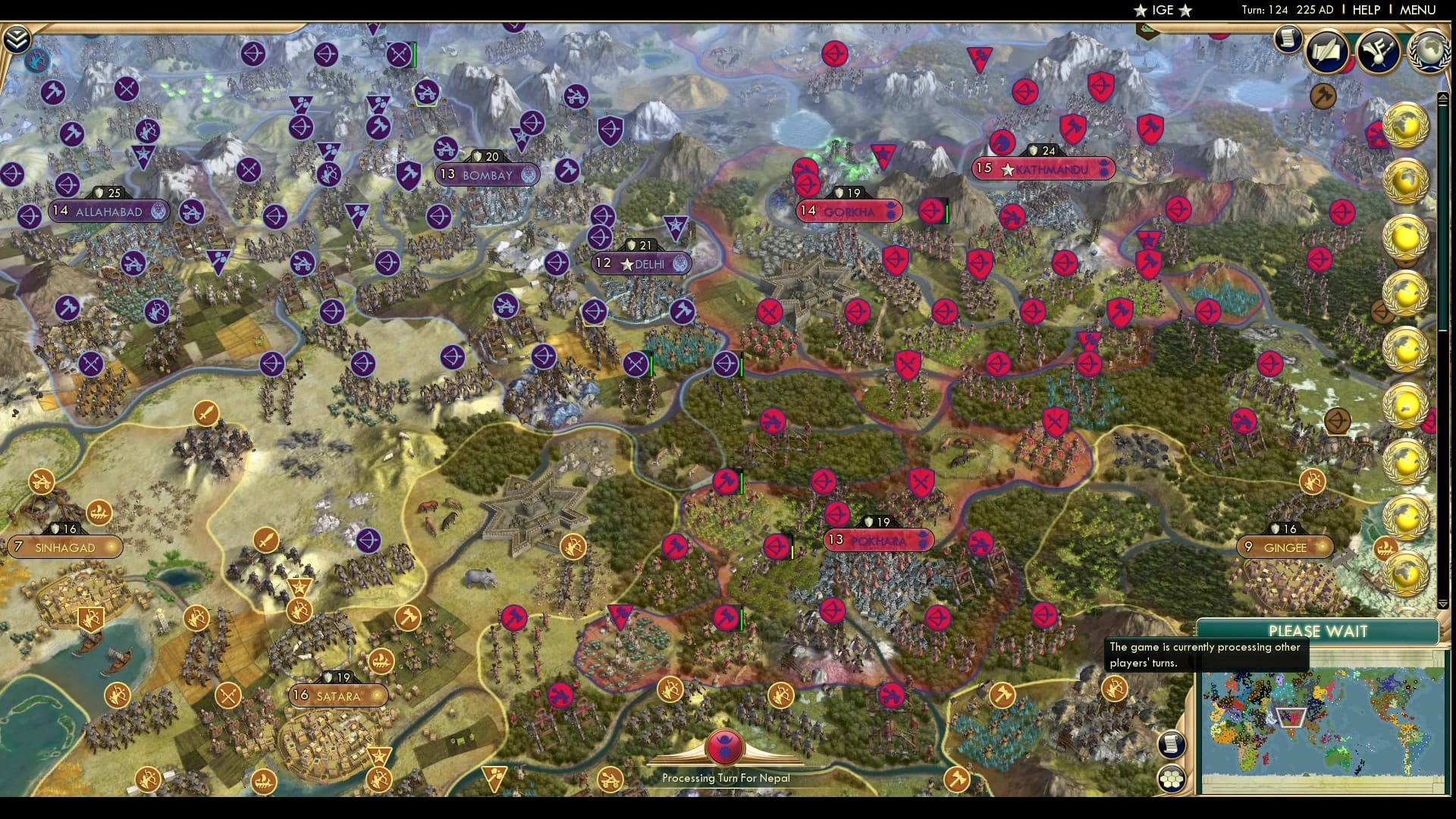The height and width of the screenshot is (819, 1456).
Task: Click the Gingee city banner
Action: (x=1285, y=545)
